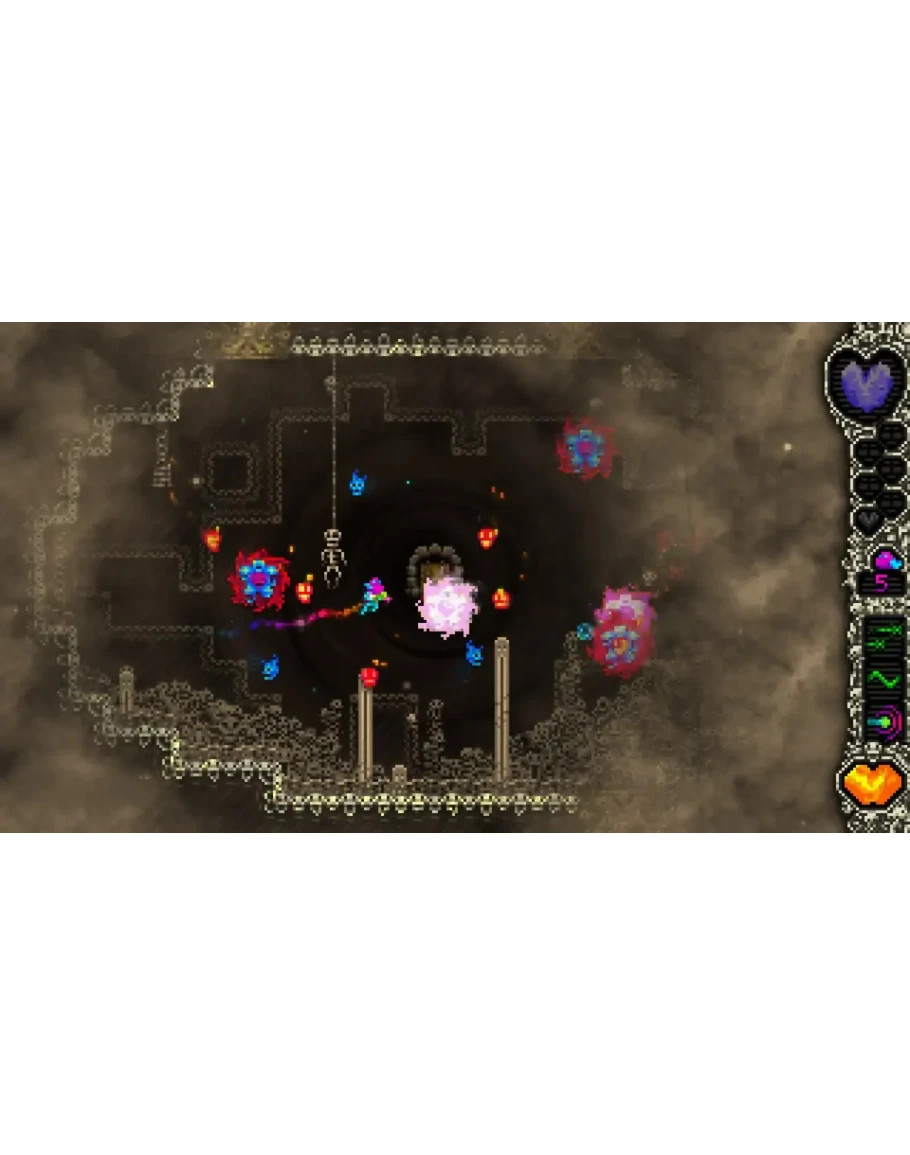
Task: Click the orange flaming heart icon
Action: pos(871,783)
